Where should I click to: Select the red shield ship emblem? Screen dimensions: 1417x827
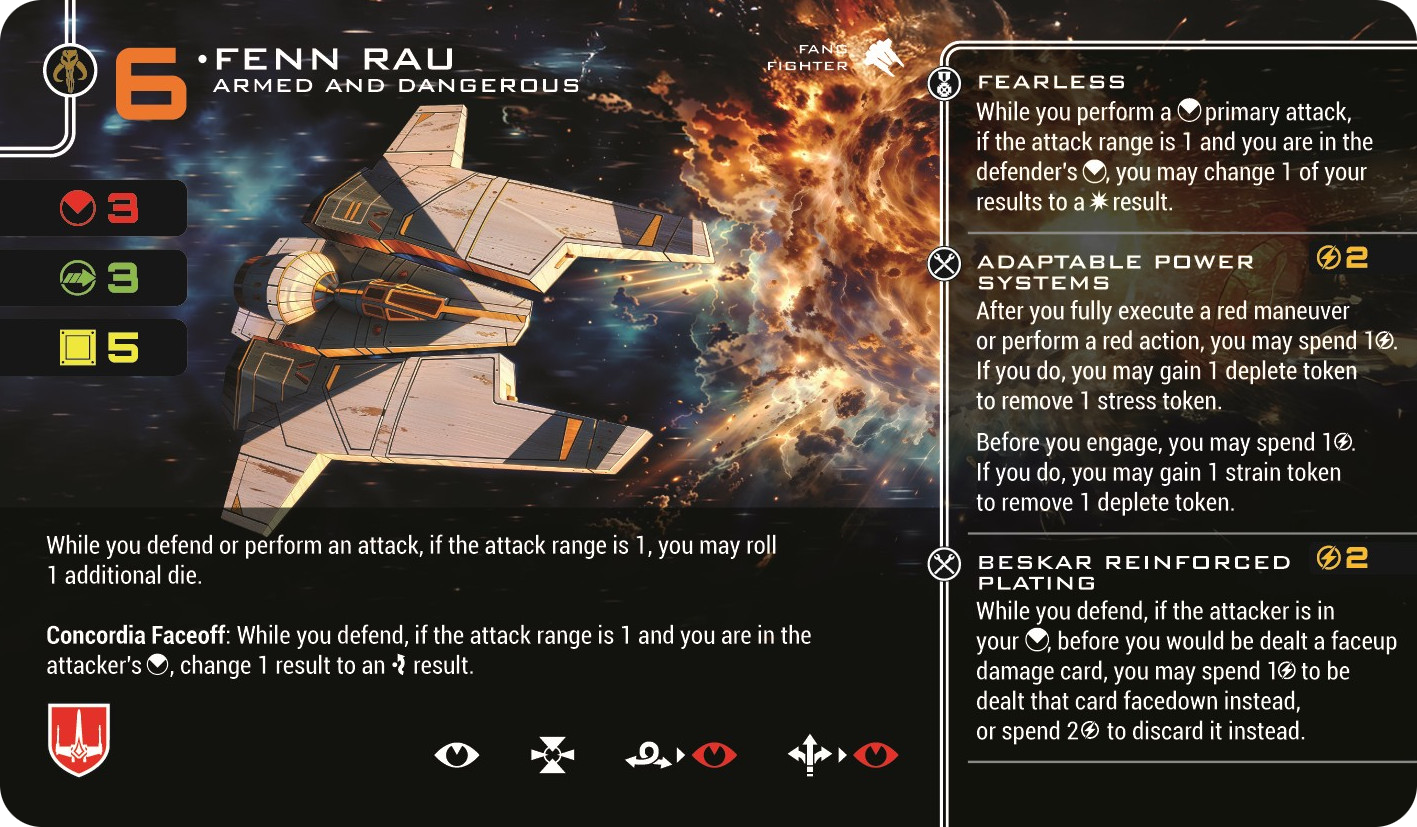(79, 739)
